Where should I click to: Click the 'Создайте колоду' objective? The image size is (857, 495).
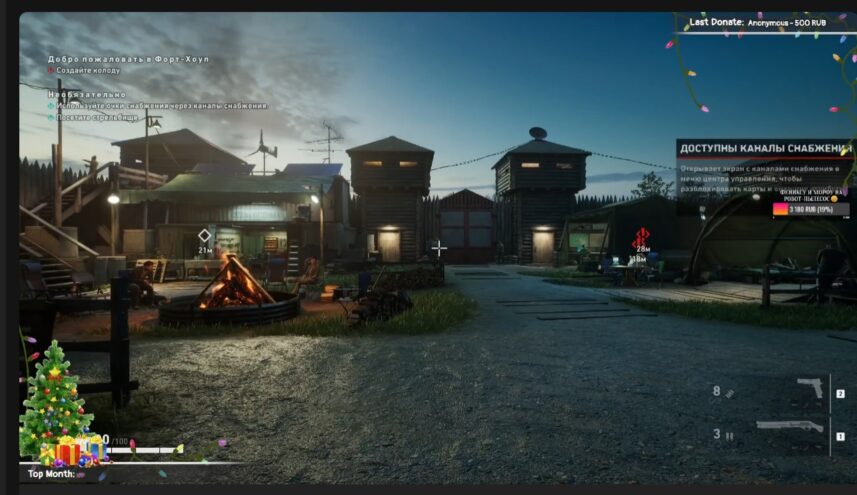(x=88, y=71)
